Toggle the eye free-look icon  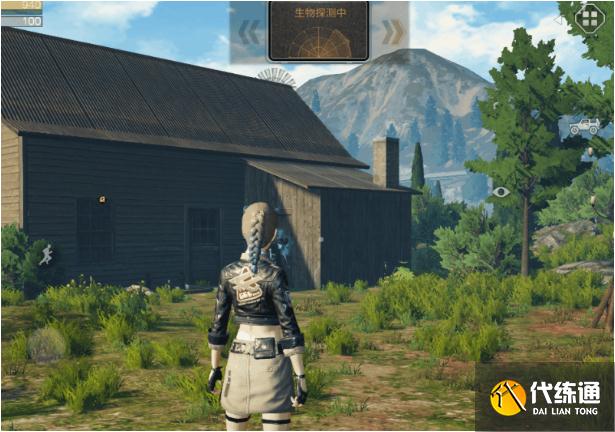point(501,191)
